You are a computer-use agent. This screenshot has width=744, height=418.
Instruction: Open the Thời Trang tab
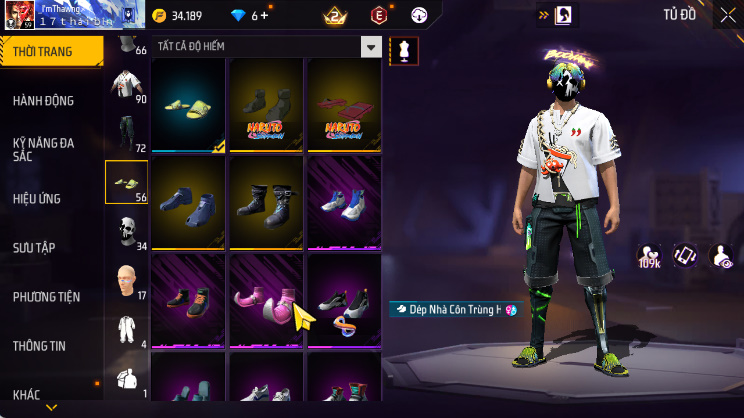click(x=50, y=51)
